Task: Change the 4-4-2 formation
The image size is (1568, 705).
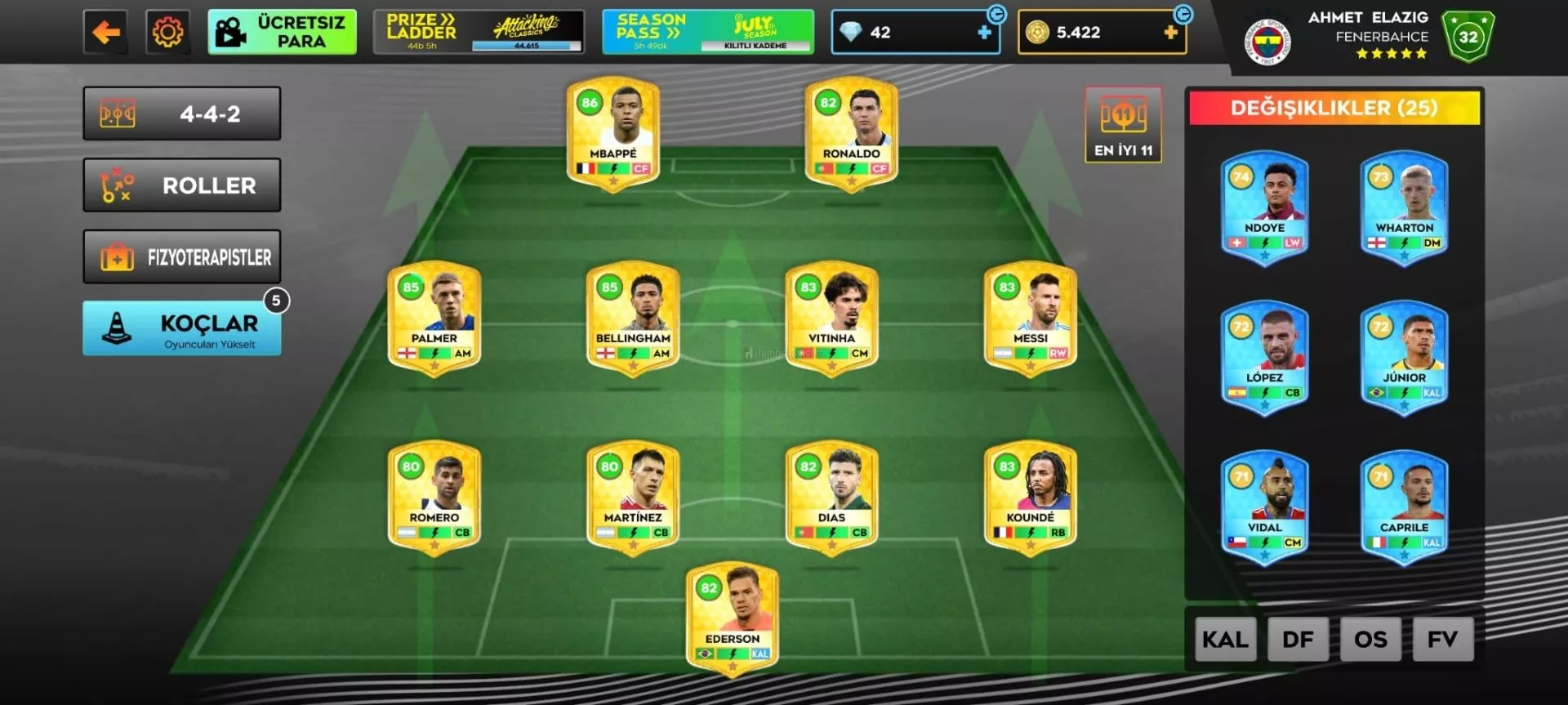Action: (182, 114)
